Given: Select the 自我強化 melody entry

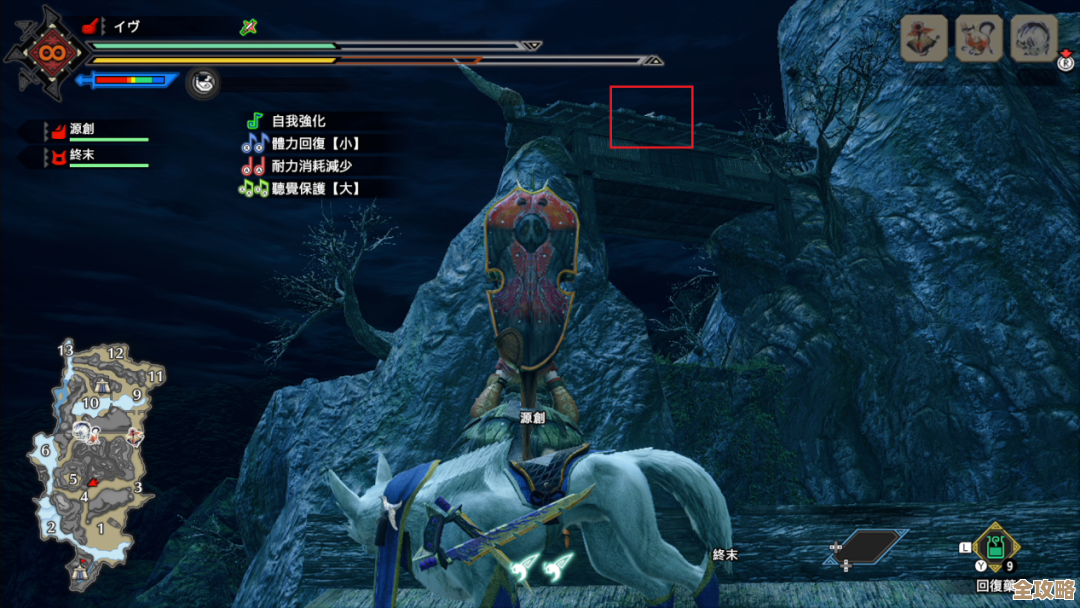Looking at the screenshot, I should point(298,121).
